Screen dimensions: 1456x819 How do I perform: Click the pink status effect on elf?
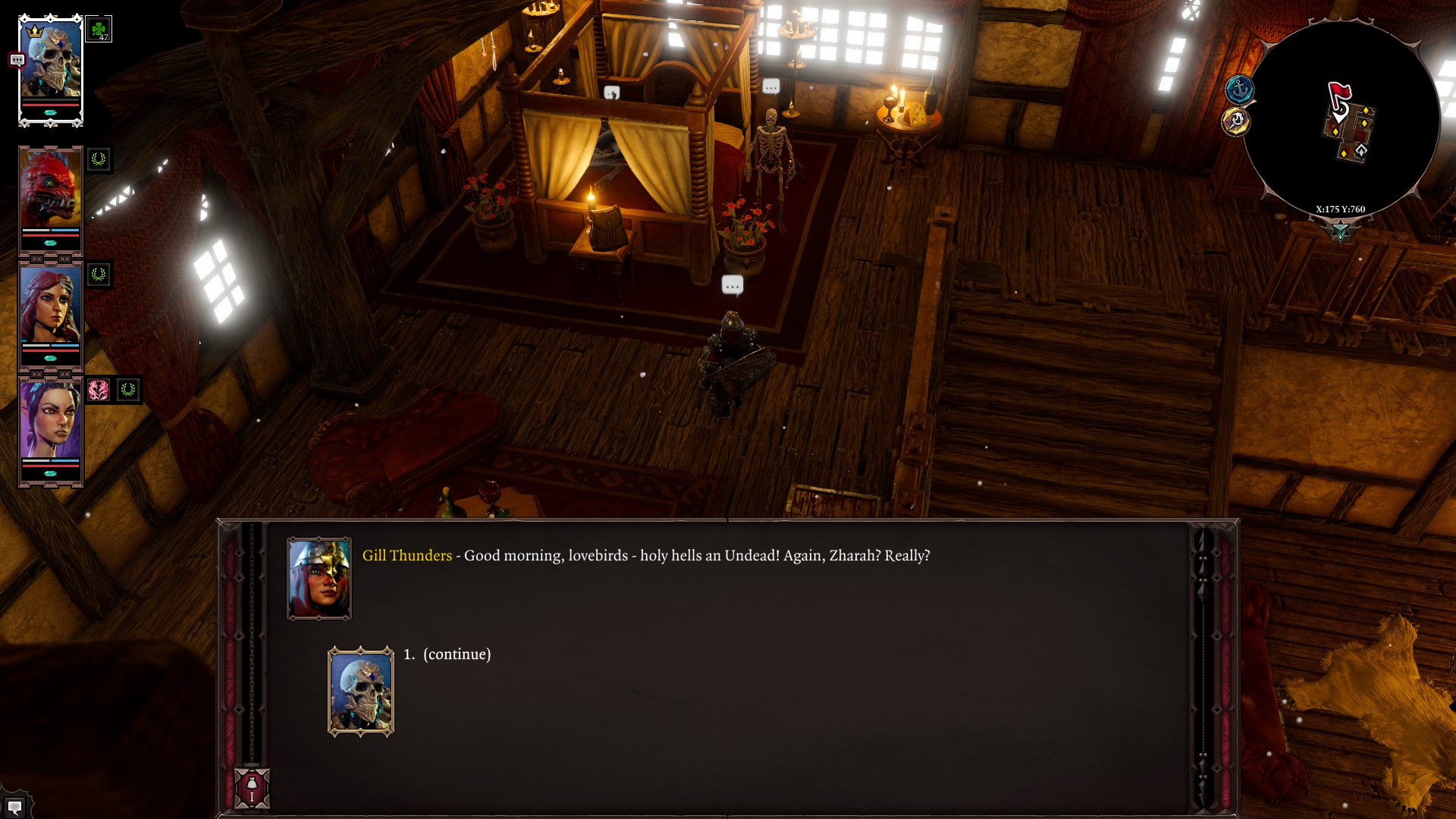point(99,390)
